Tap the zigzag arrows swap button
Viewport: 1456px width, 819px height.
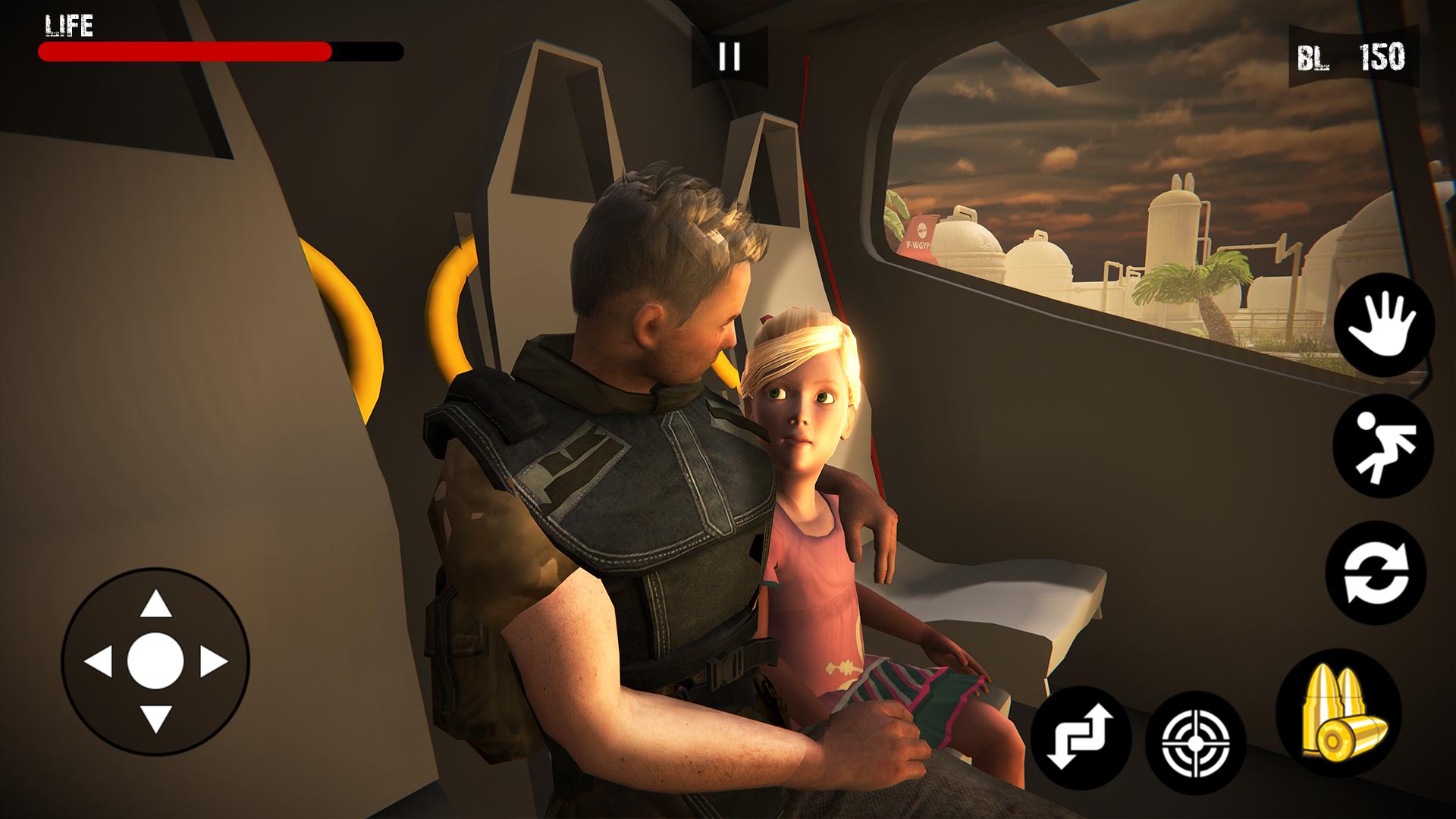point(1081,736)
